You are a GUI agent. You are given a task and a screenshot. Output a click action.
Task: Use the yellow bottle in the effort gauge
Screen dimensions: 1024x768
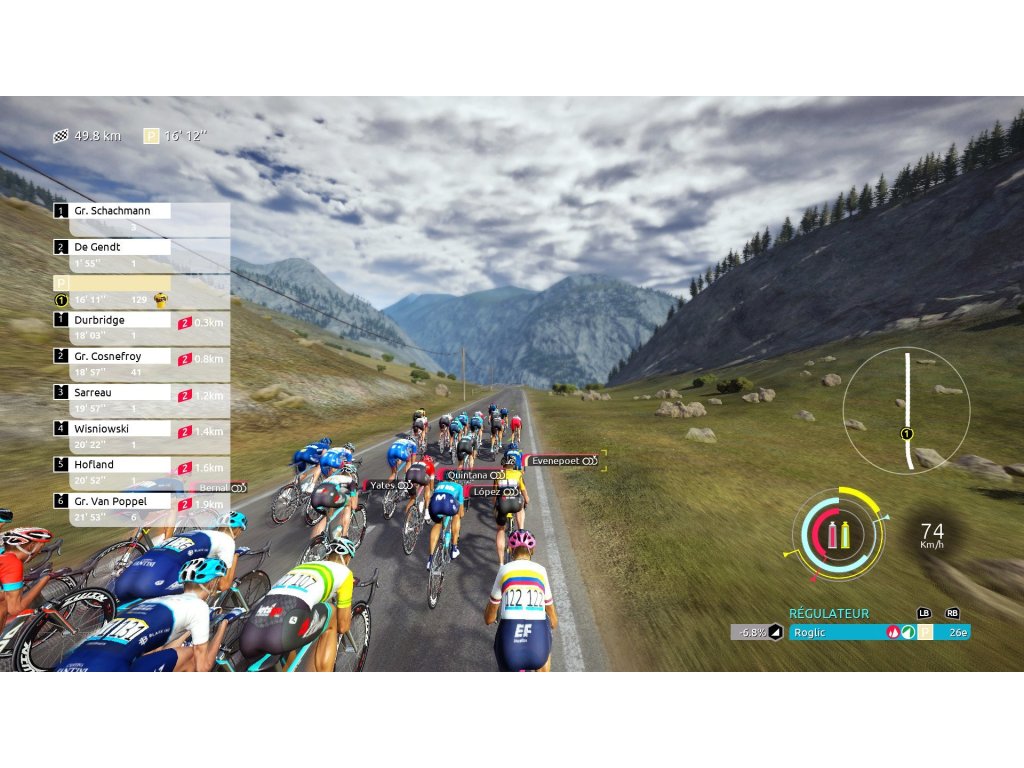point(845,535)
